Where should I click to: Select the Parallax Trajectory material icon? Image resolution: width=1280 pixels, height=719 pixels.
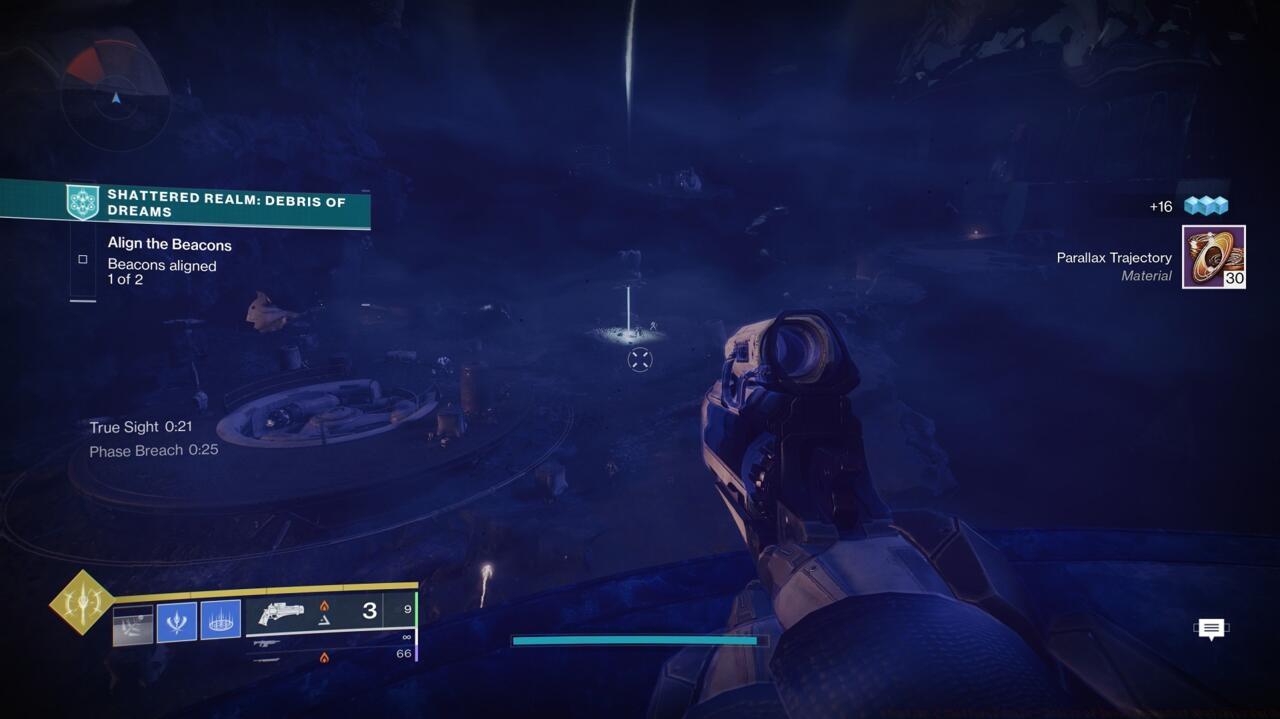point(1213,257)
